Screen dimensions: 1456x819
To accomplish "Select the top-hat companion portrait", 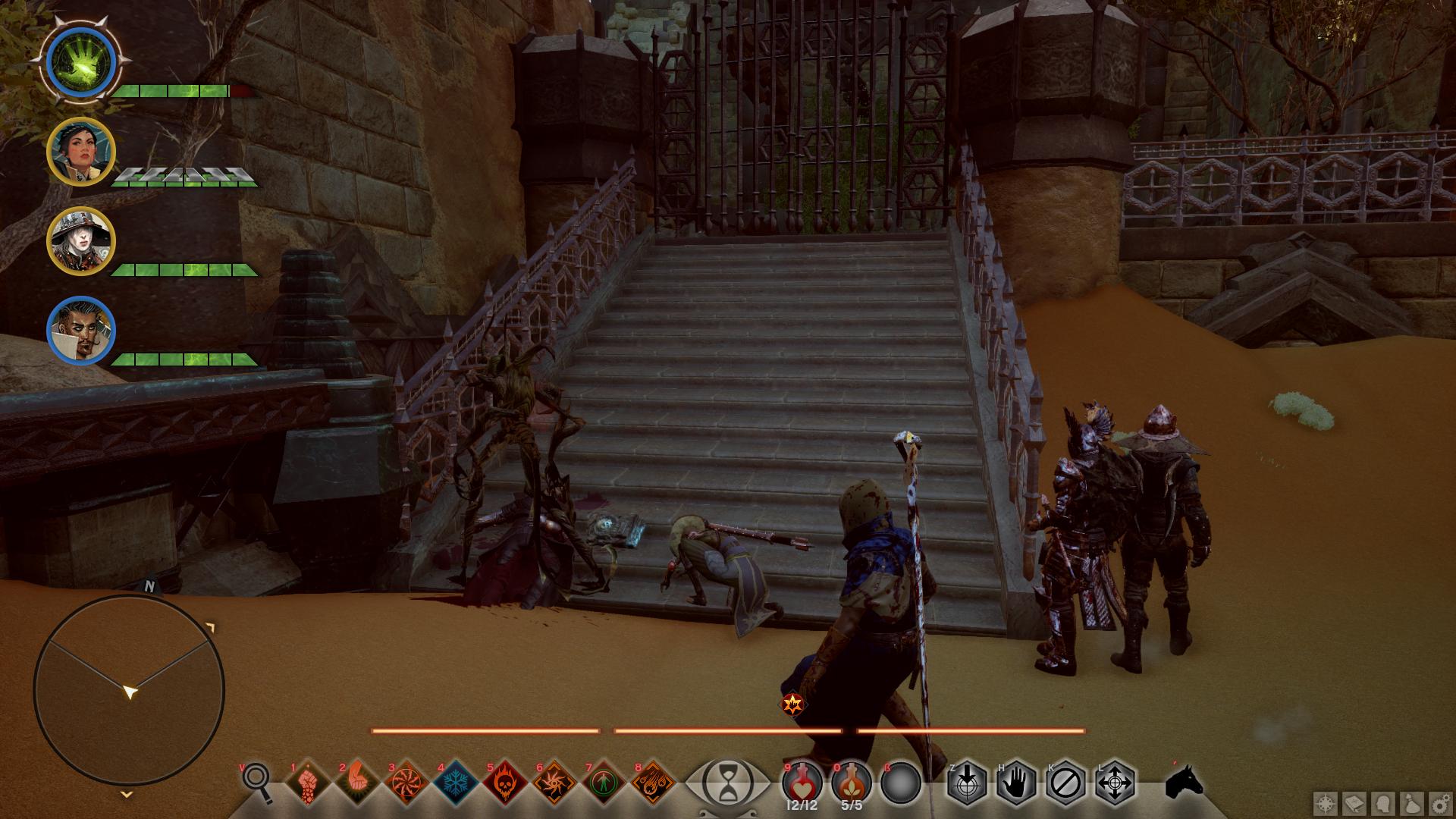I will tap(81, 241).
